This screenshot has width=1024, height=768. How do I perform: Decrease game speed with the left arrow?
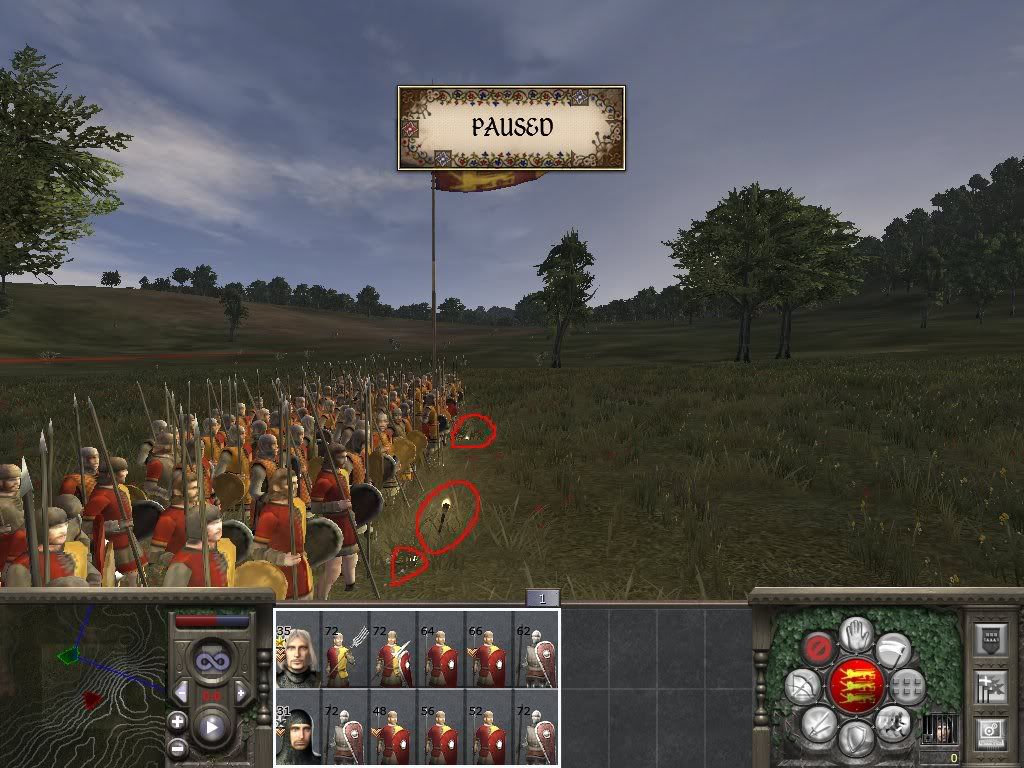coord(182,692)
